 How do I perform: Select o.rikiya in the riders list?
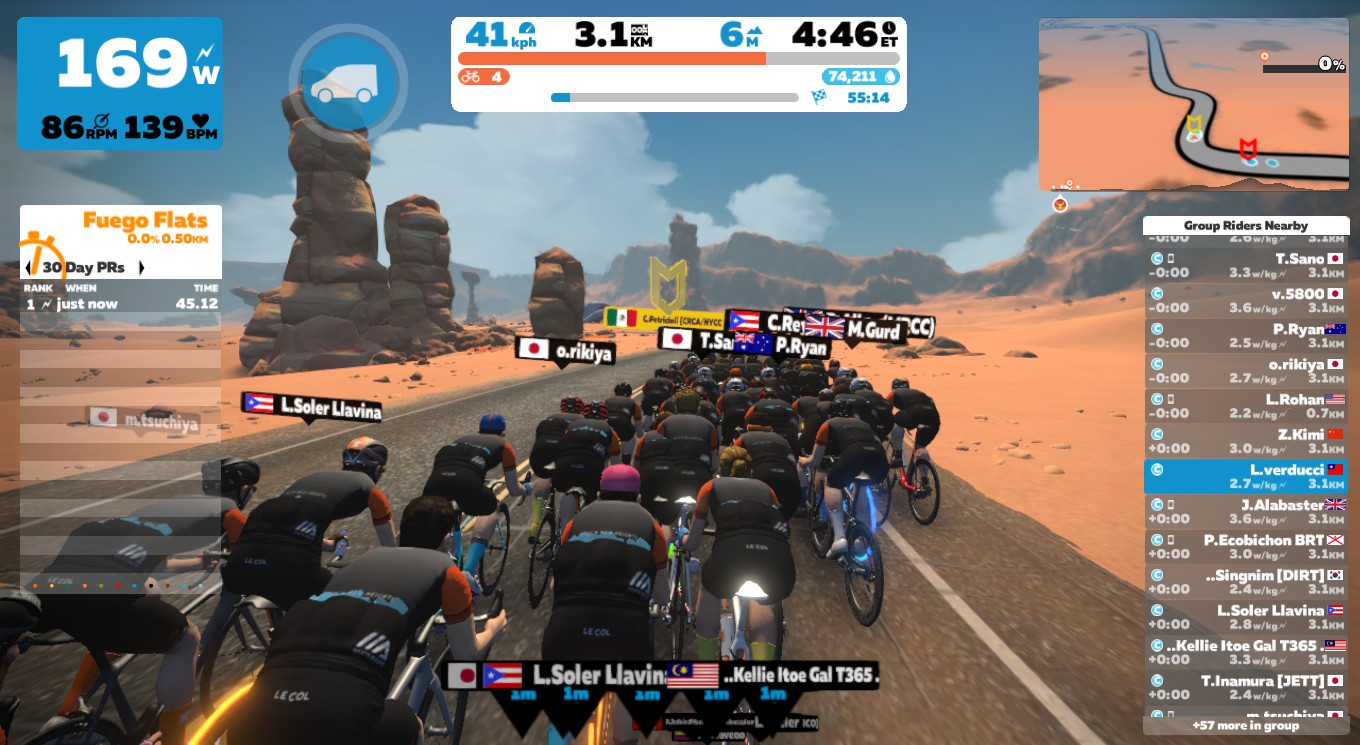click(x=1246, y=371)
